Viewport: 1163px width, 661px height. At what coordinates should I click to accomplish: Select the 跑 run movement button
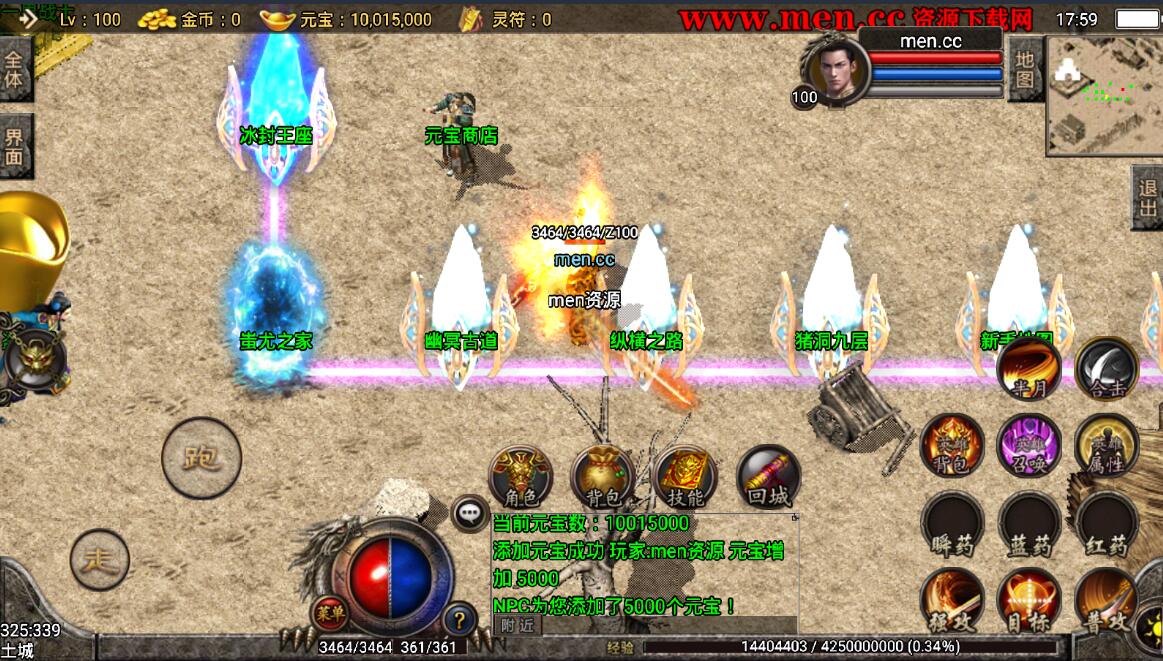coord(201,458)
